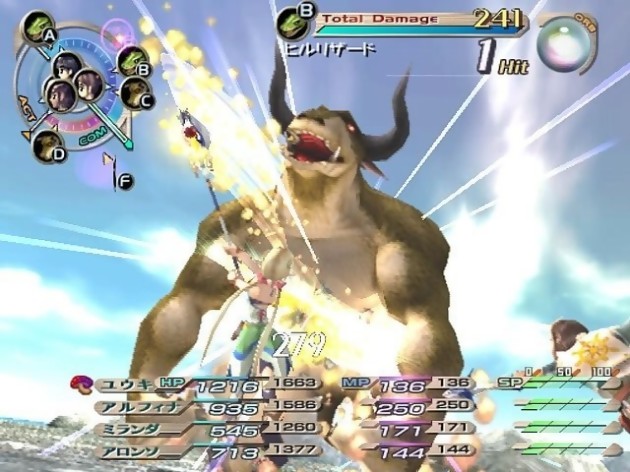Screen dimensions: 630x472
Task: Select enemy D beast icon on the gauge
Action: click(x=47, y=143)
